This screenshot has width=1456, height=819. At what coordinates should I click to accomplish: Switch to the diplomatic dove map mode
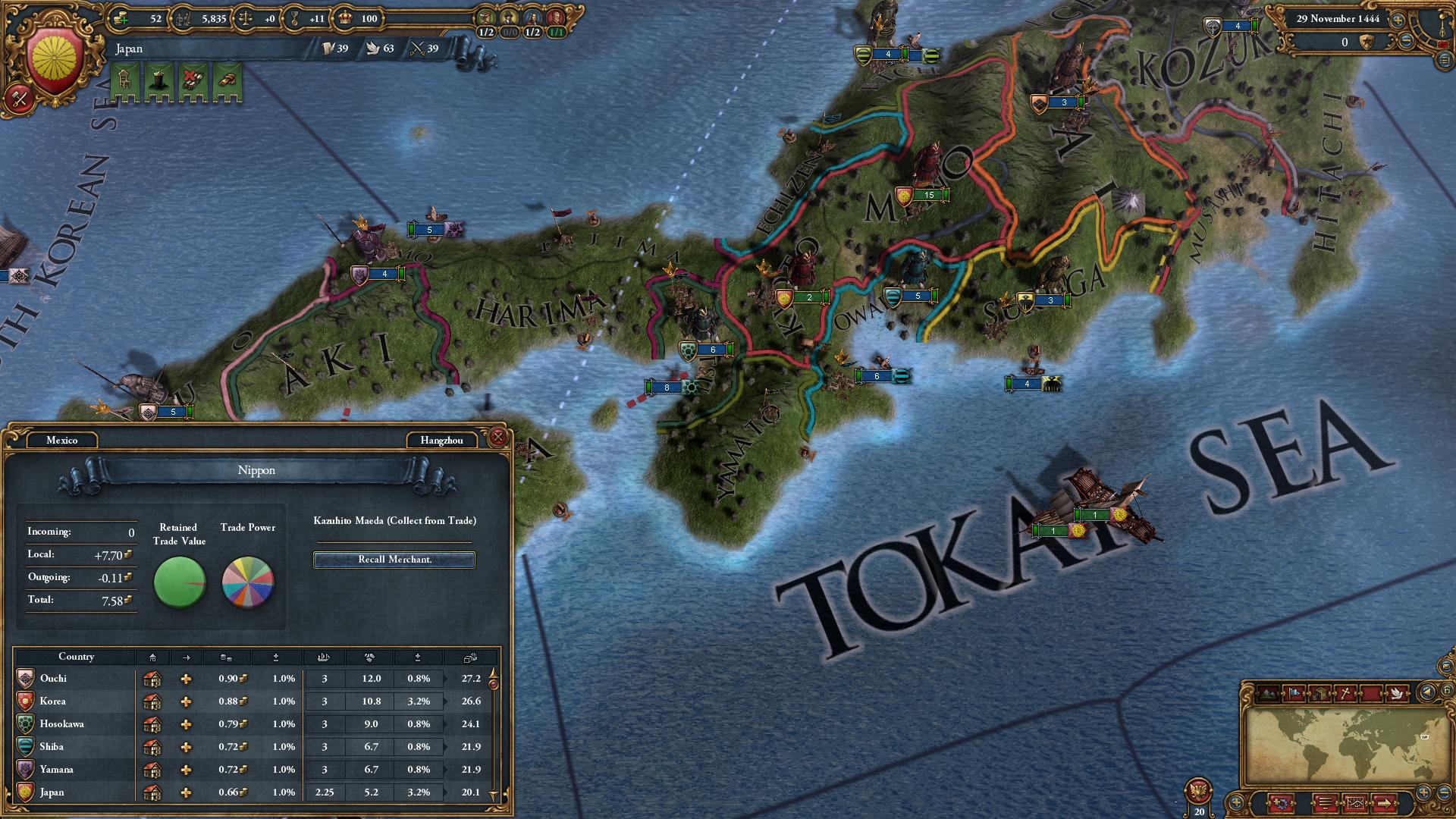pyautogui.click(x=1396, y=692)
